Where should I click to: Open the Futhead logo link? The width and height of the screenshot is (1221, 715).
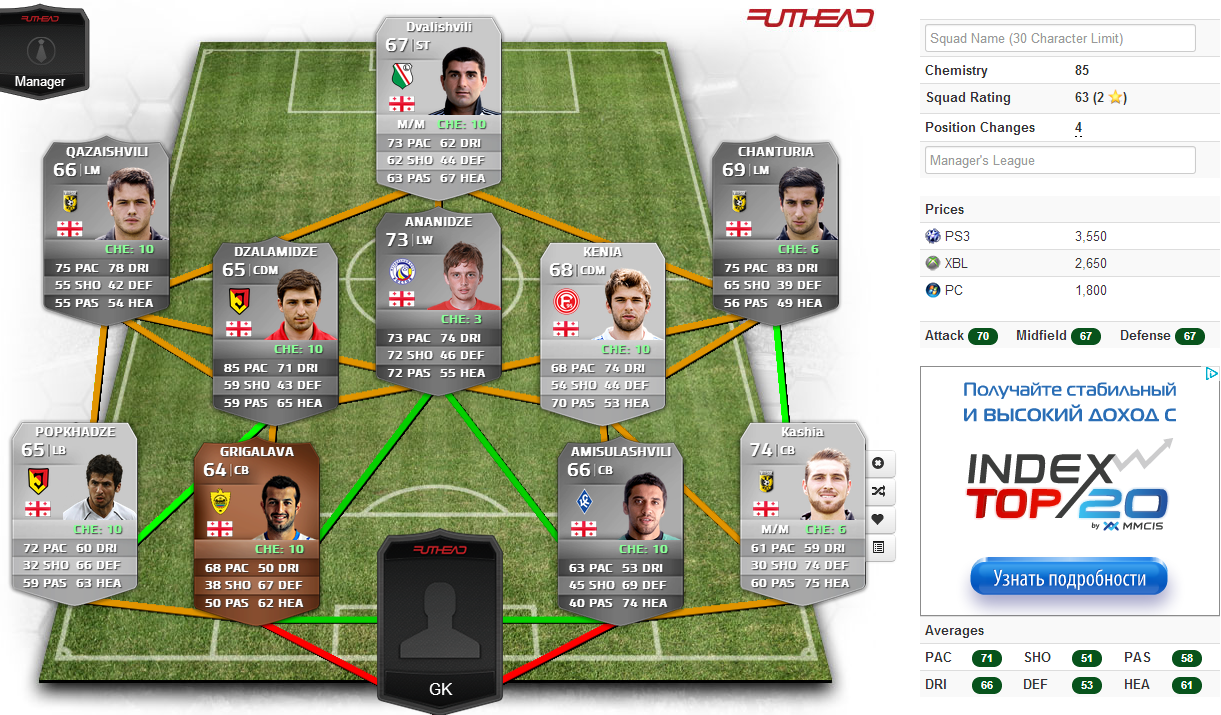[x=810, y=17]
